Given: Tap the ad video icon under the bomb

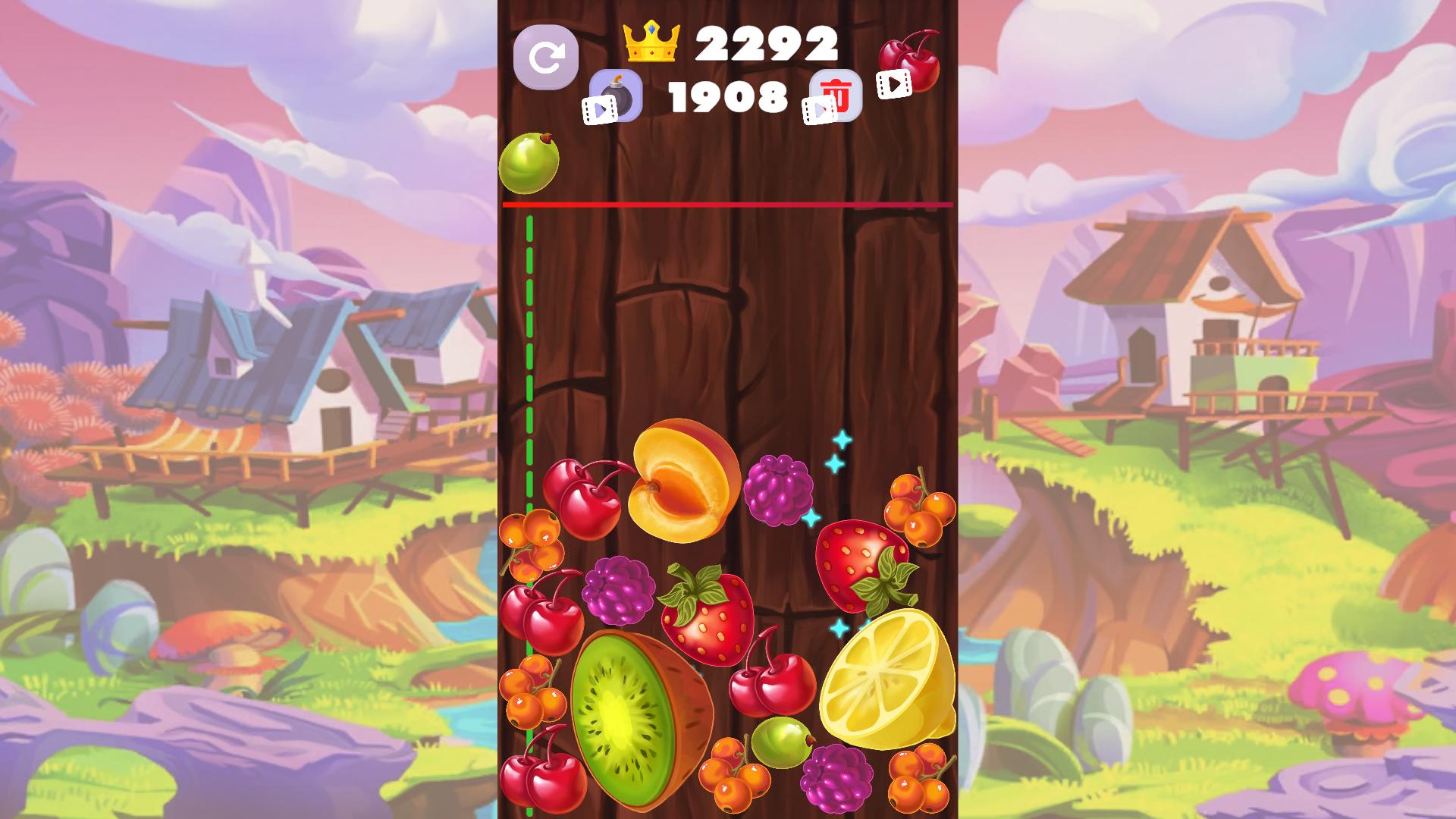Looking at the screenshot, I should click(599, 108).
